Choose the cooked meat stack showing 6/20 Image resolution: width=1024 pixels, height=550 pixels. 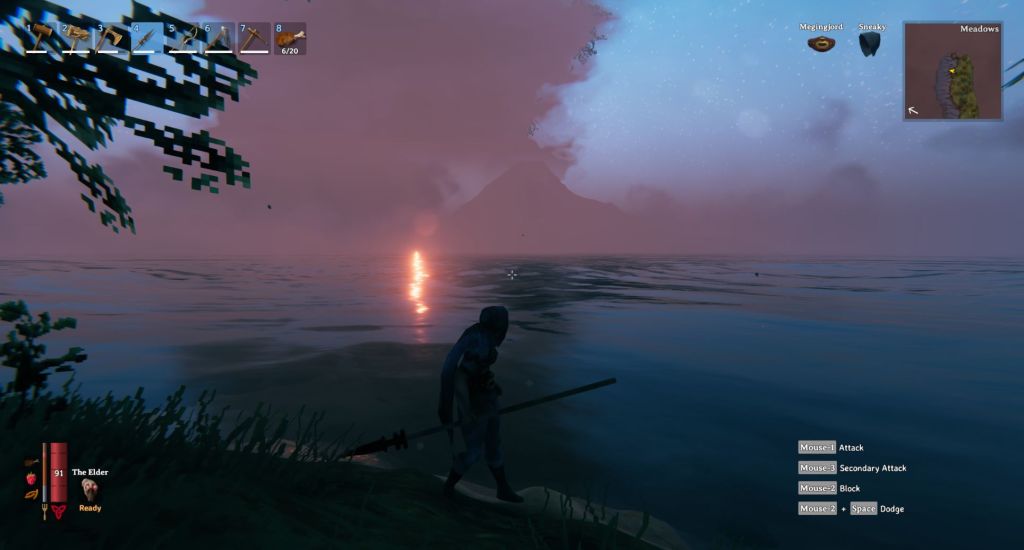(290, 38)
